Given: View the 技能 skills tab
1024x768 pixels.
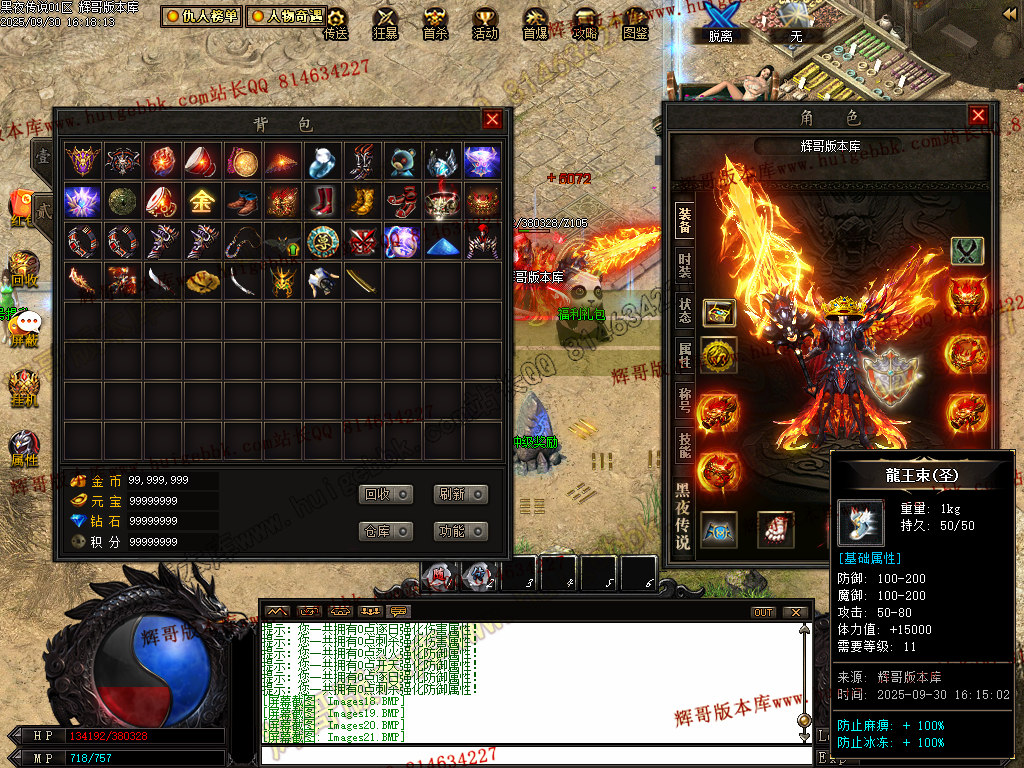Looking at the screenshot, I should coord(684,444).
